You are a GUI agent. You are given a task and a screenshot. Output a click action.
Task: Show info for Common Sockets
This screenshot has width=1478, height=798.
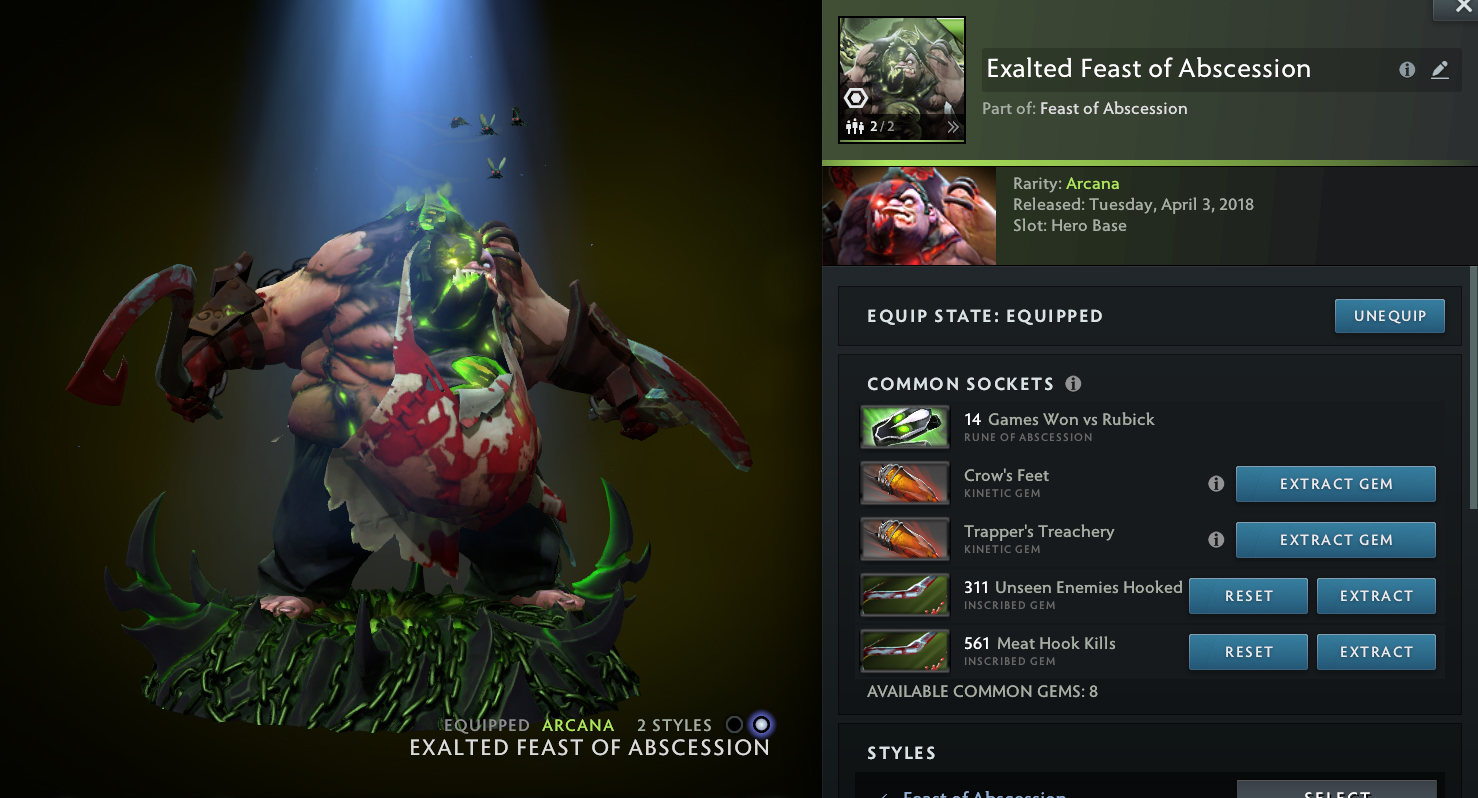[x=1074, y=384]
